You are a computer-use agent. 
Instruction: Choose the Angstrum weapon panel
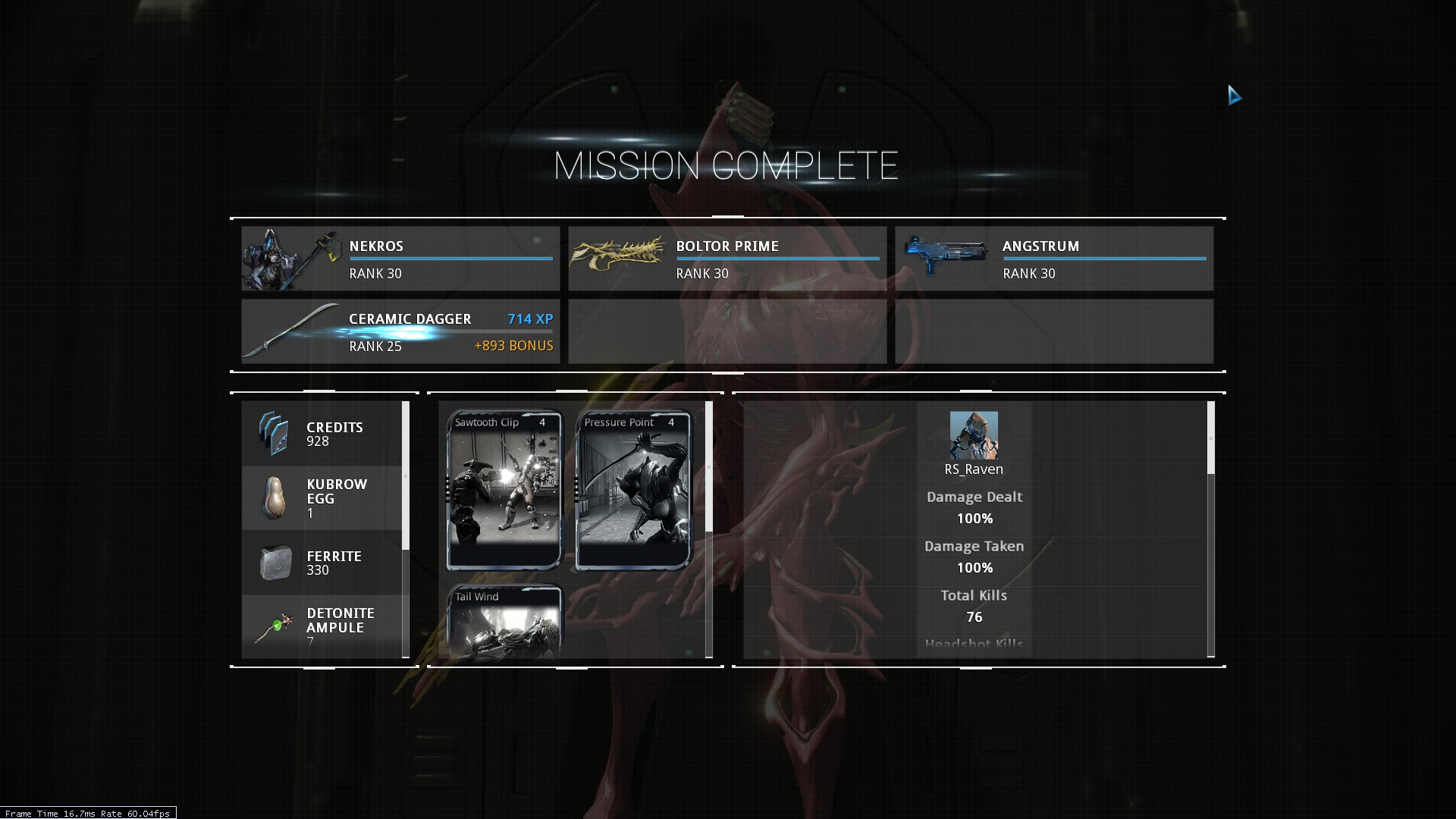pyautogui.click(x=1053, y=259)
